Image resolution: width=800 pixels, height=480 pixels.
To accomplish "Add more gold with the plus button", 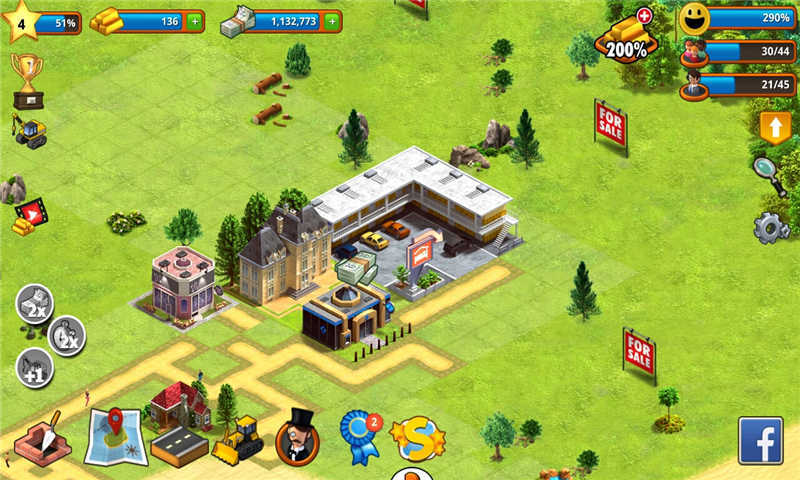I will tap(194, 21).
